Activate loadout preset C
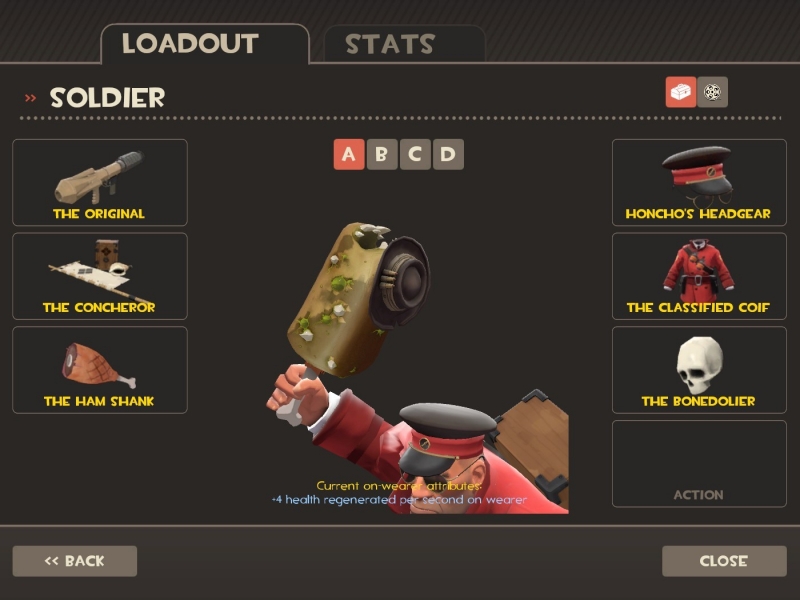This screenshot has height=600, width=800. point(415,154)
